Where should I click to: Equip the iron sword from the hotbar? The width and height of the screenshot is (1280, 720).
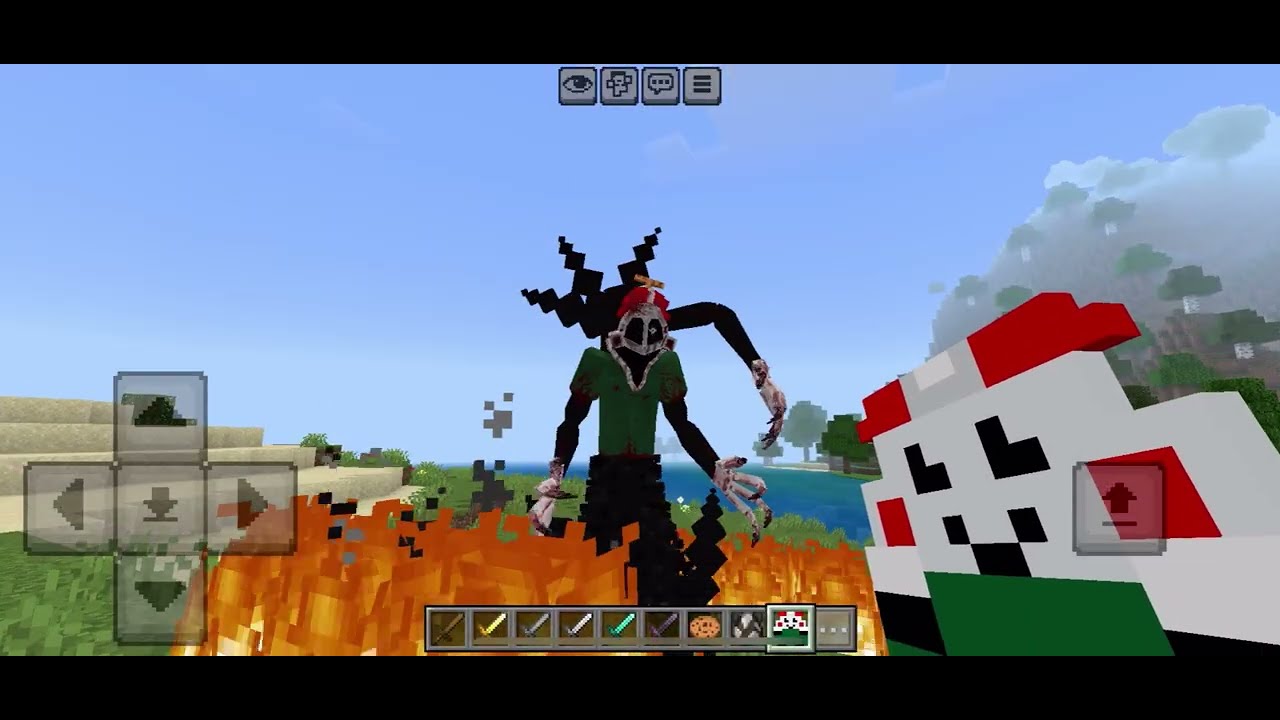575,627
